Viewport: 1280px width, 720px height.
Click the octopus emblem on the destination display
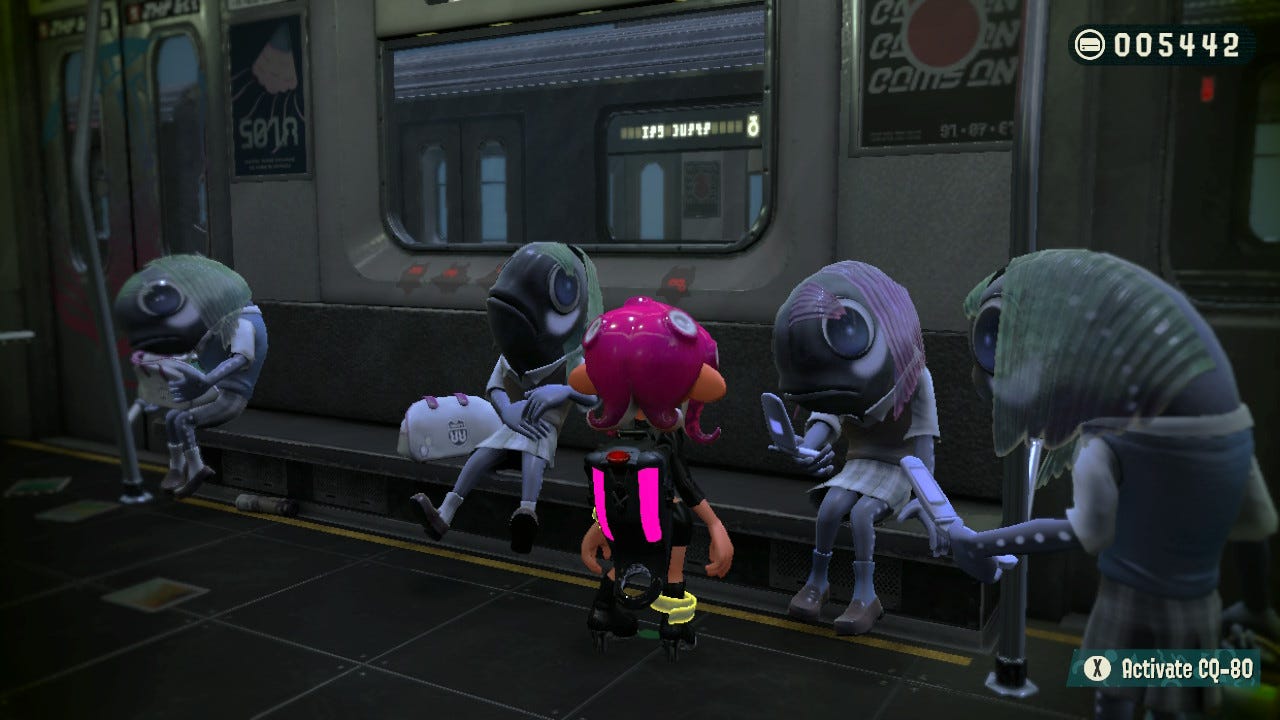pyautogui.click(x=753, y=128)
